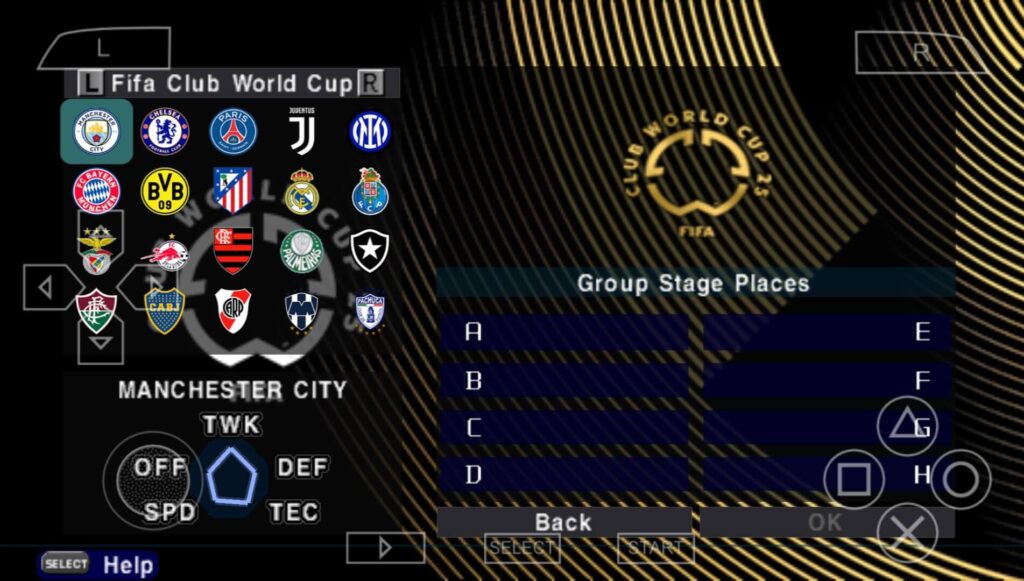Pick the FC Porto crest
This screenshot has width=1024, height=581.
[x=369, y=191]
